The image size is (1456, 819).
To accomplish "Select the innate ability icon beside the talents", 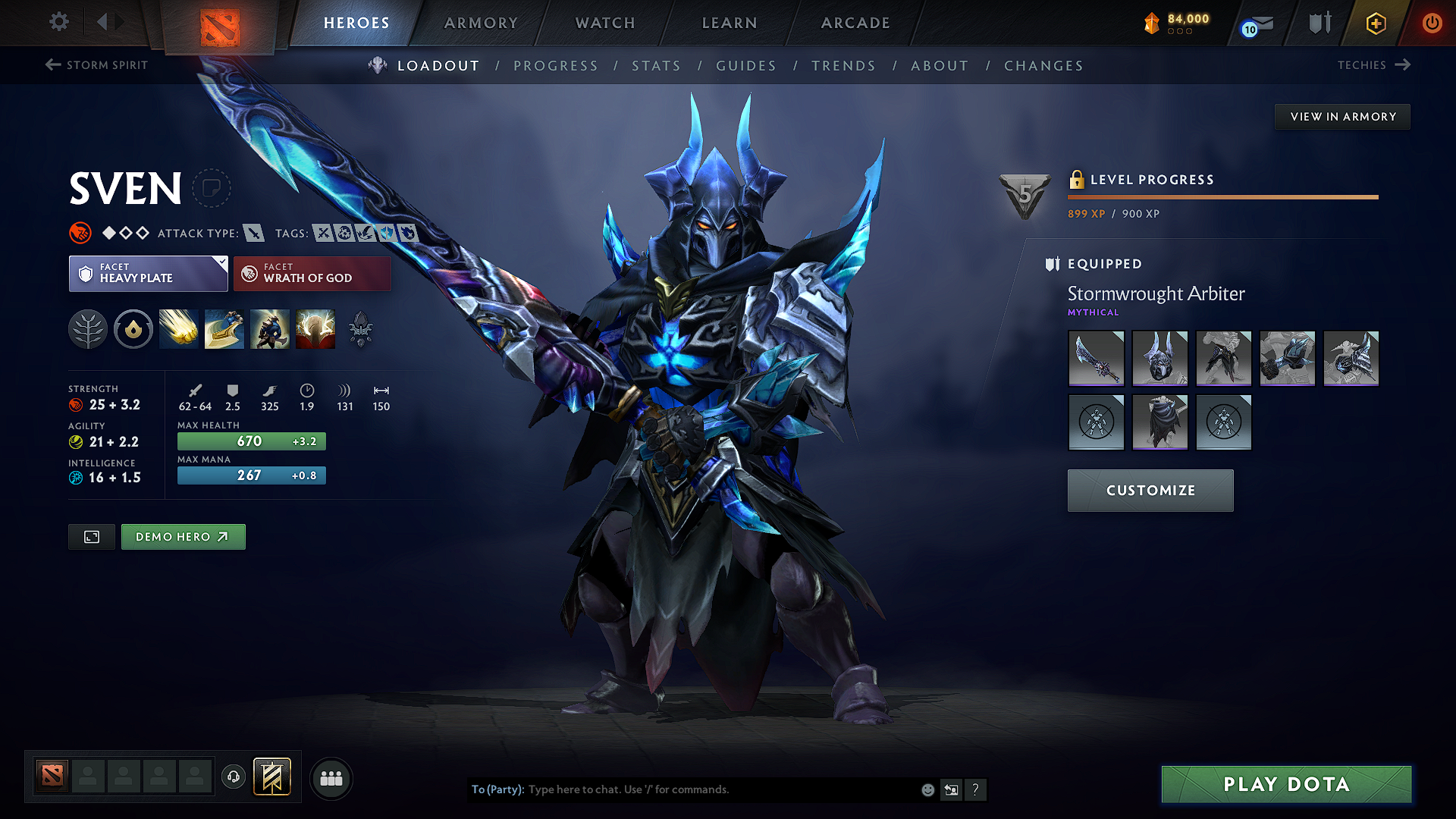I will click(x=133, y=328).
